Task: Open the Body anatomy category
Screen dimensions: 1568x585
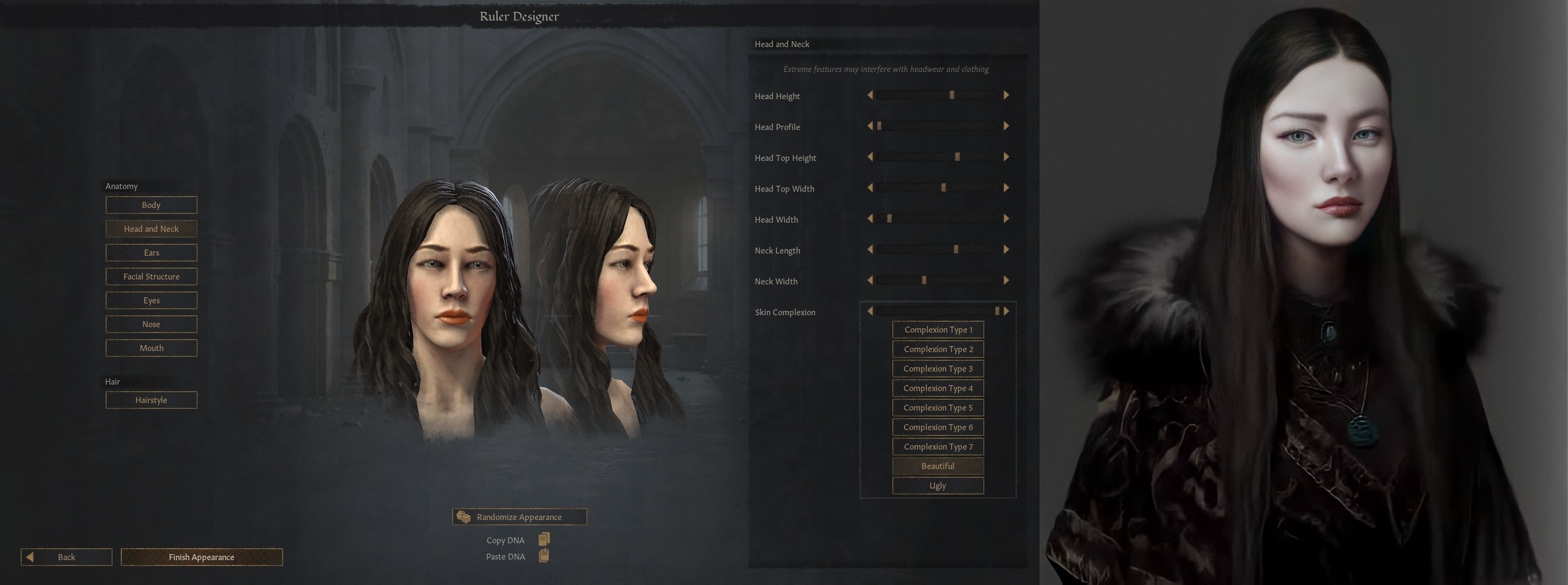Action: [x=151, y=205]
